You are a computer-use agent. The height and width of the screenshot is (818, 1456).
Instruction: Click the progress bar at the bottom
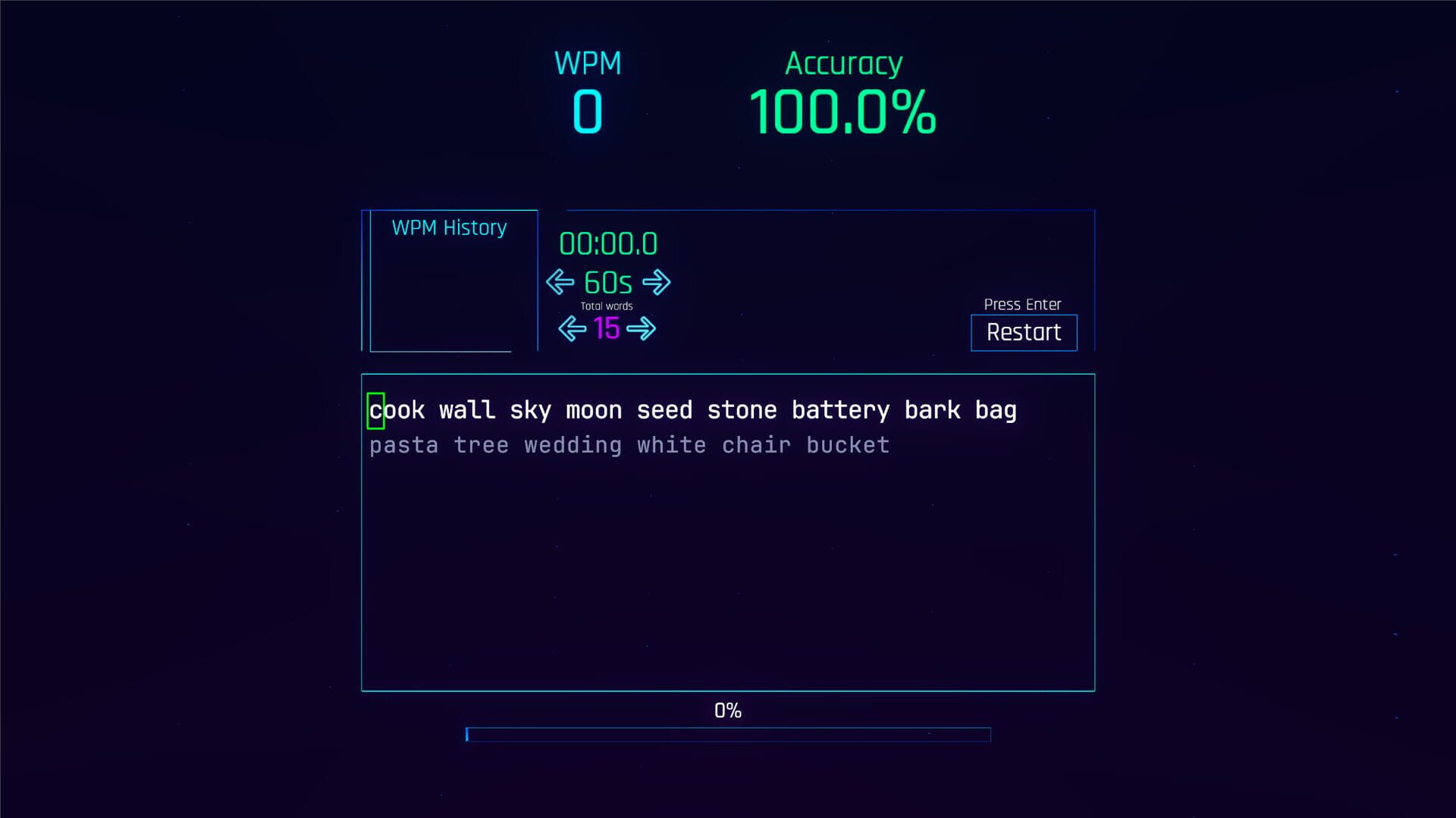pyautogui.click(x=728, y=734)
